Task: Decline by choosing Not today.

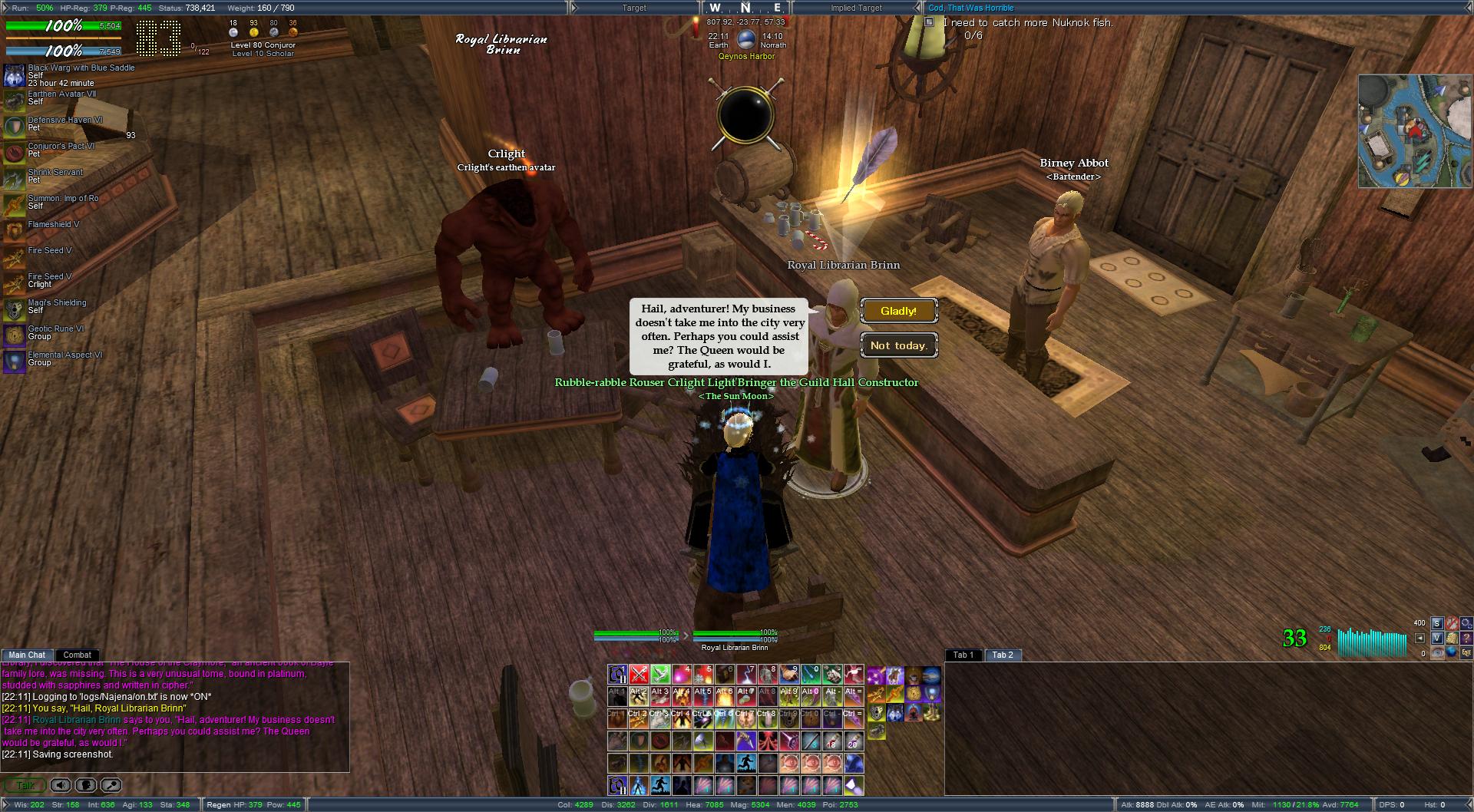Action: pos(898,345)
